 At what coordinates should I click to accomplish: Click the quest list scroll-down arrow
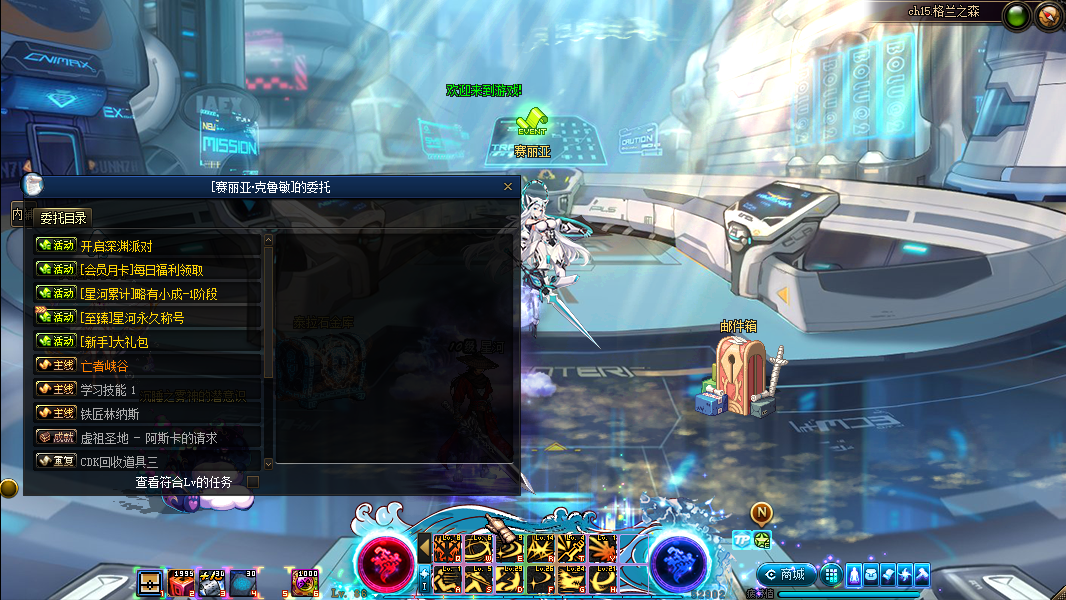click(268, 464)
